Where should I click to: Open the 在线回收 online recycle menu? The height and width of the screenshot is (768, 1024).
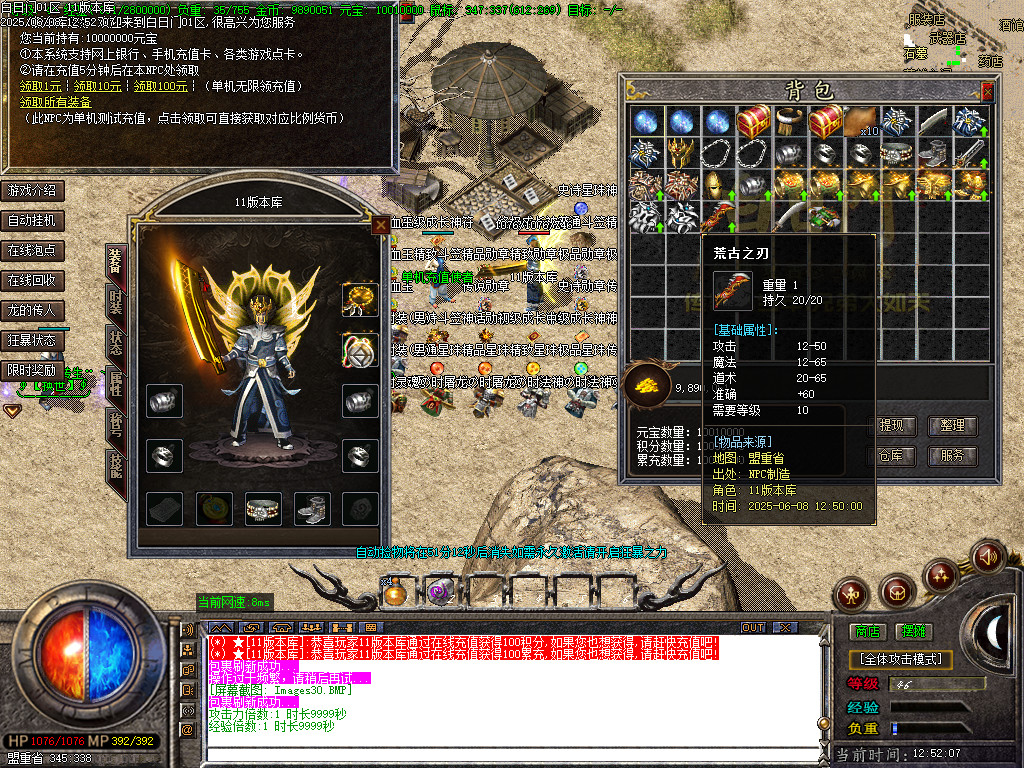click(32, 280)
